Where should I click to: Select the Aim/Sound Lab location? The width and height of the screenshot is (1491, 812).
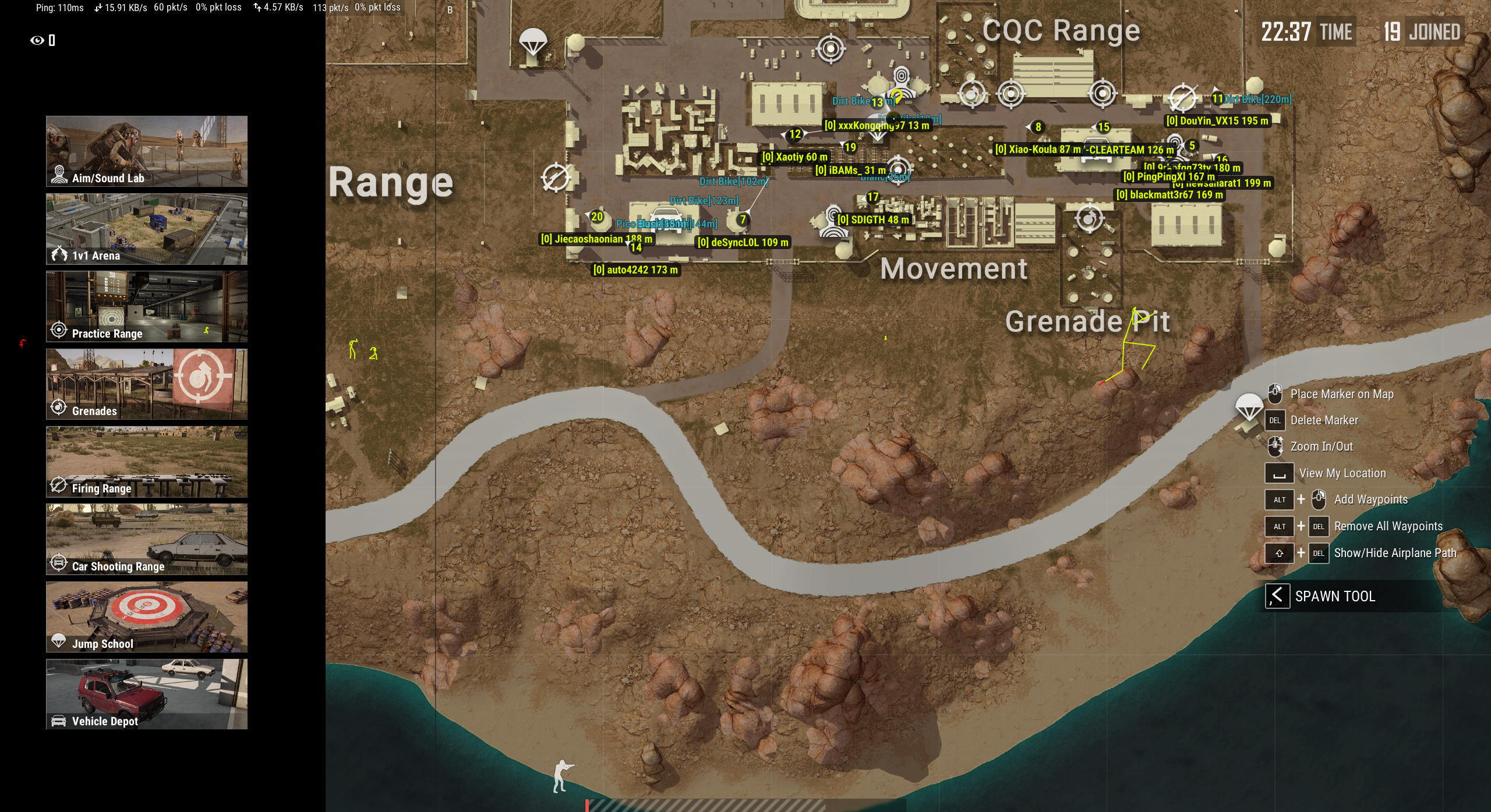[x=147, y=151]
